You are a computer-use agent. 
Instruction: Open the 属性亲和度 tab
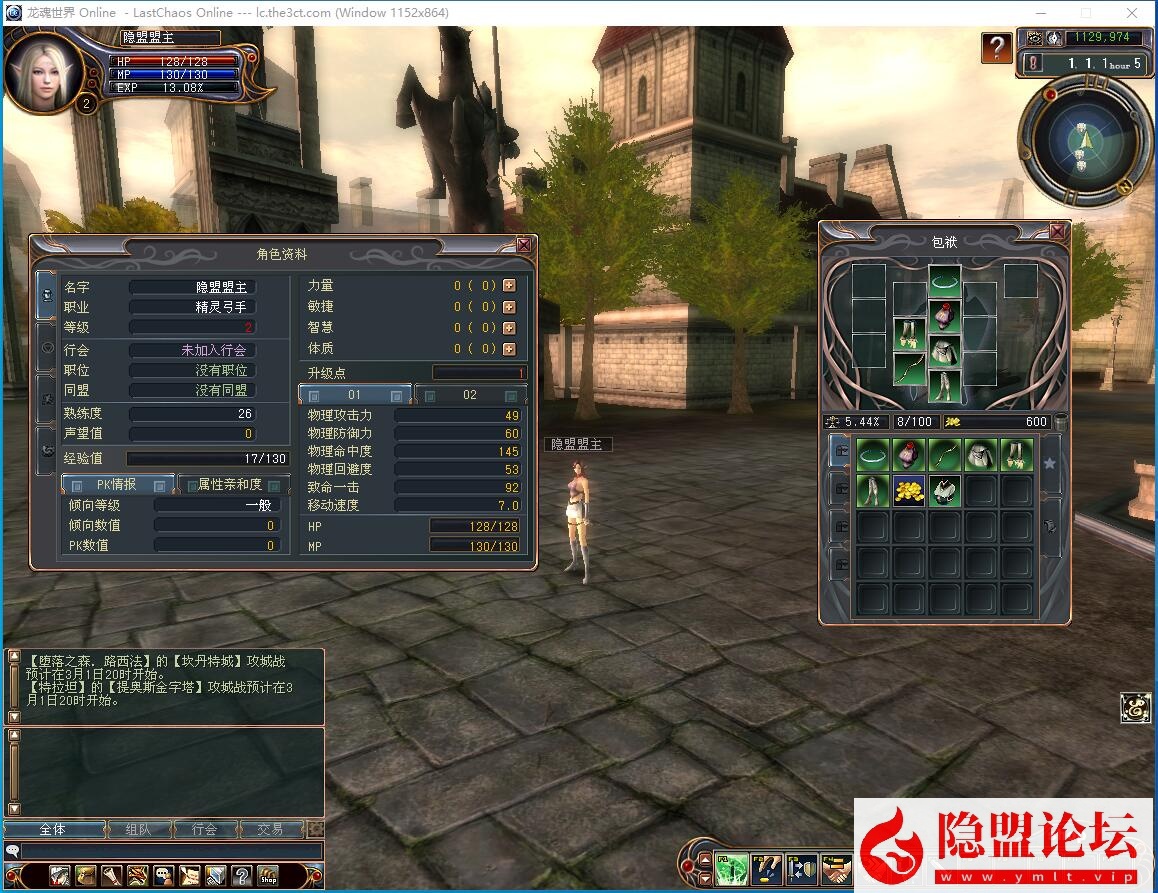tap(230, 485)
